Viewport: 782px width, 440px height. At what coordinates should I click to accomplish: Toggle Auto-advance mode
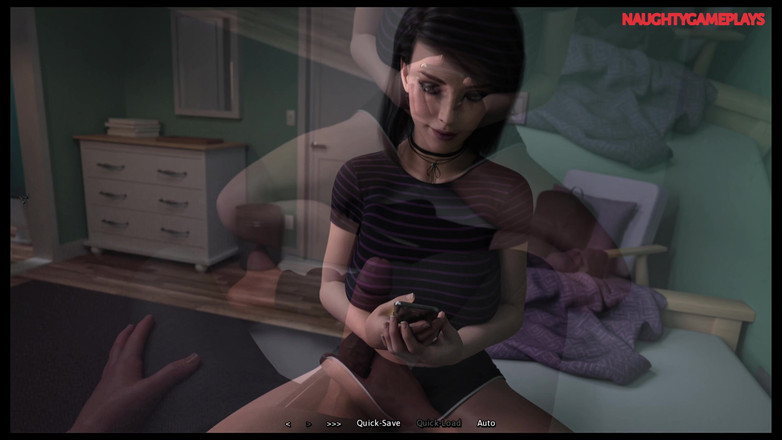[486, 423]
